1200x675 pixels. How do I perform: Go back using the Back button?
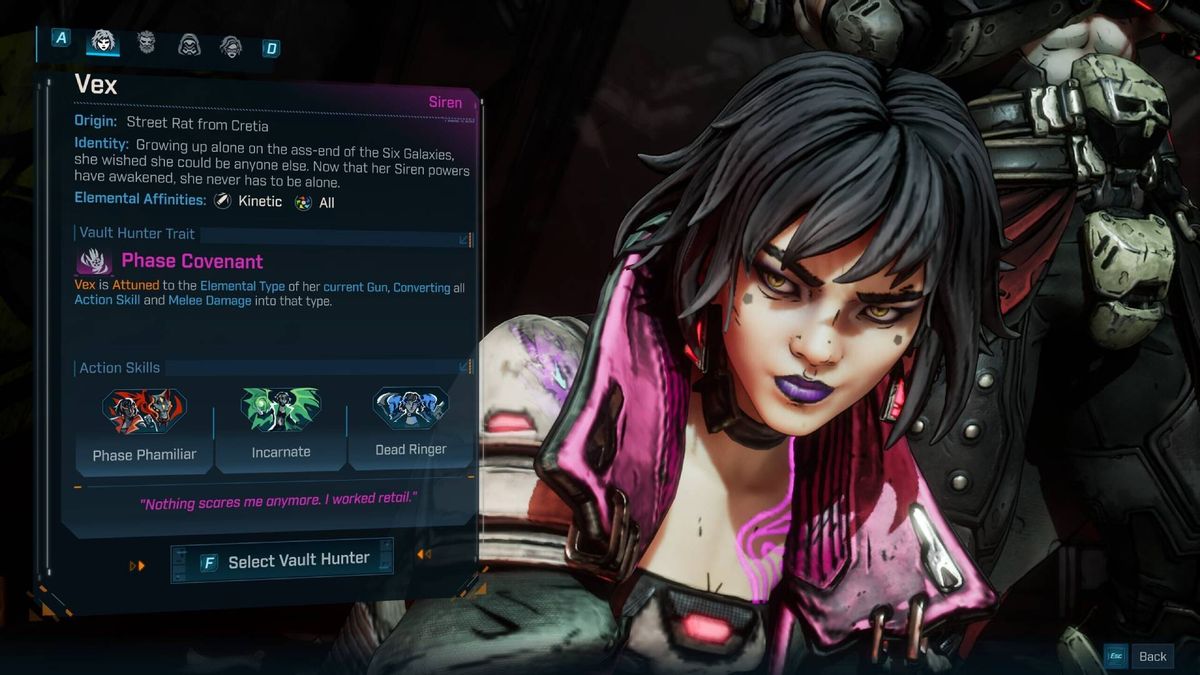pyautogui.click(x=1139, y=656)
